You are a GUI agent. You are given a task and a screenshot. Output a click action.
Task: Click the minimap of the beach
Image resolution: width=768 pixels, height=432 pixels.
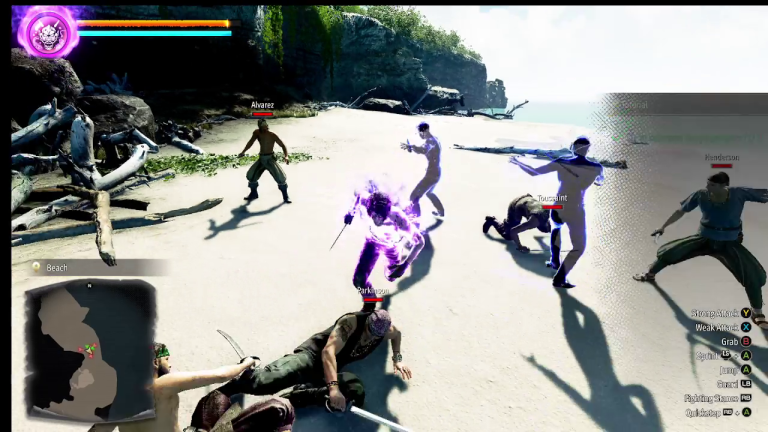tap(91, 349)
